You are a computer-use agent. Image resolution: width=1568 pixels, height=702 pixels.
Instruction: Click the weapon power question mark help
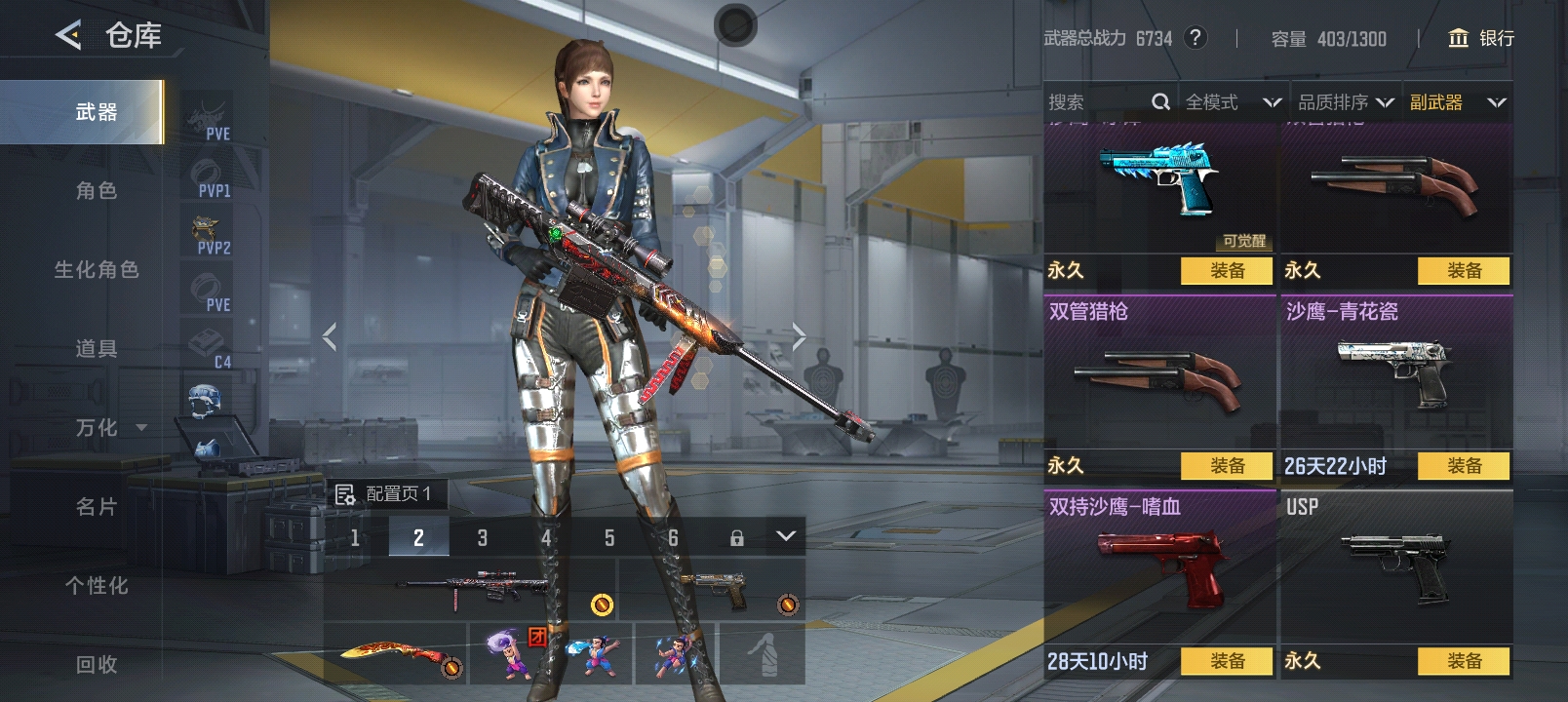[x=1195, y=38]
